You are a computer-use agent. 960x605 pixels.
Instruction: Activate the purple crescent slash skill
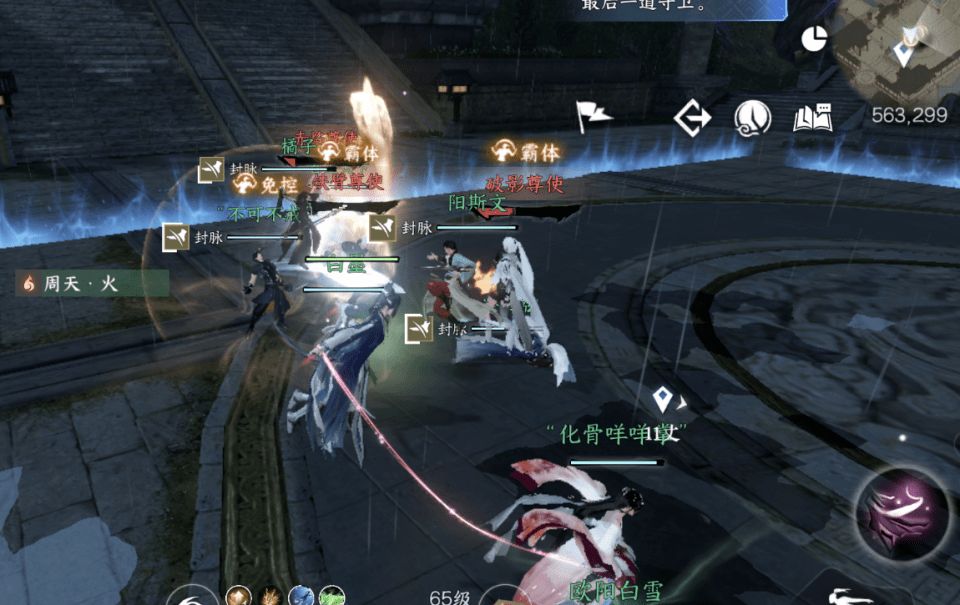(902, 513)
